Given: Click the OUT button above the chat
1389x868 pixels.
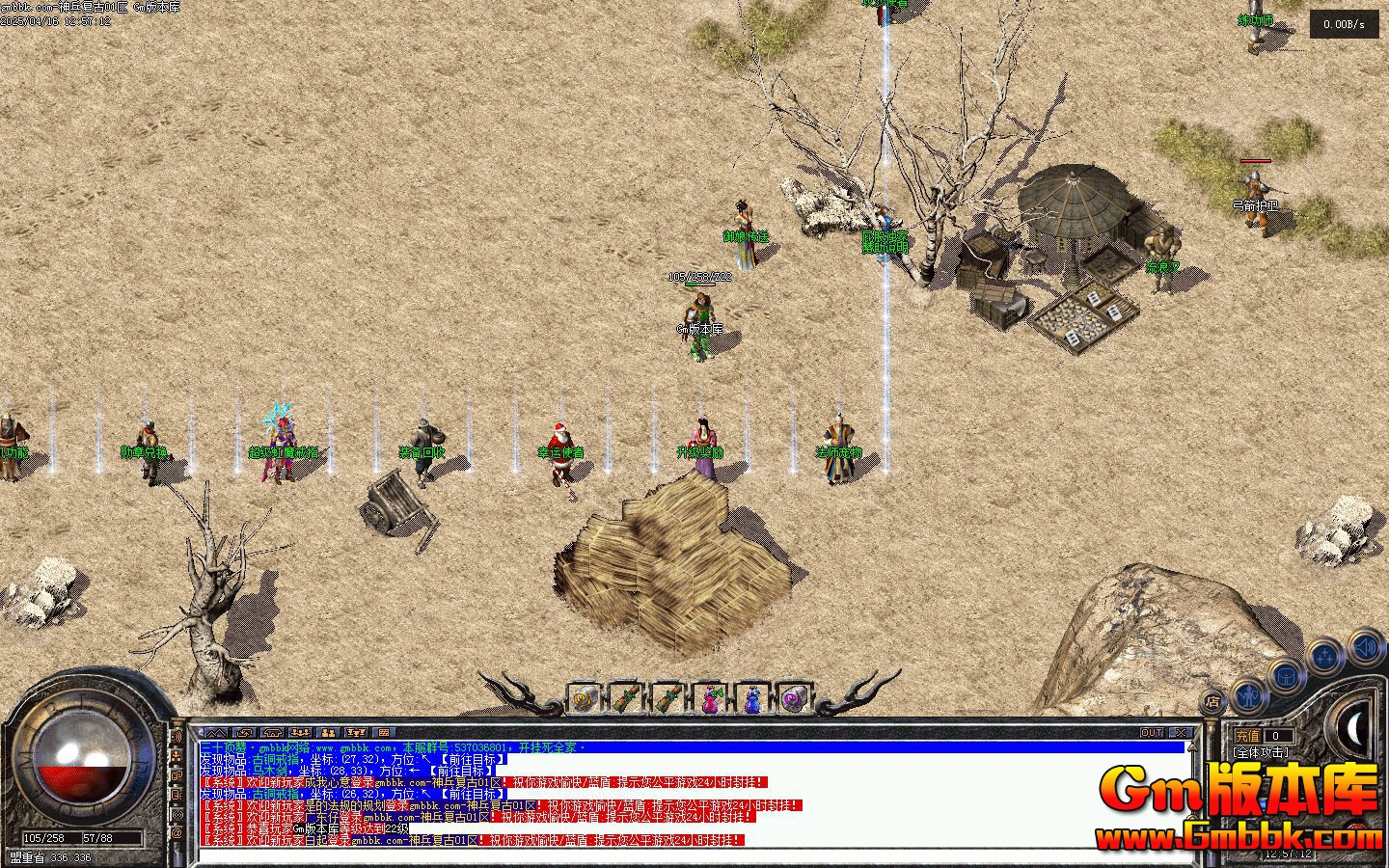Looking at the screenshot, I should (1152, 733).
